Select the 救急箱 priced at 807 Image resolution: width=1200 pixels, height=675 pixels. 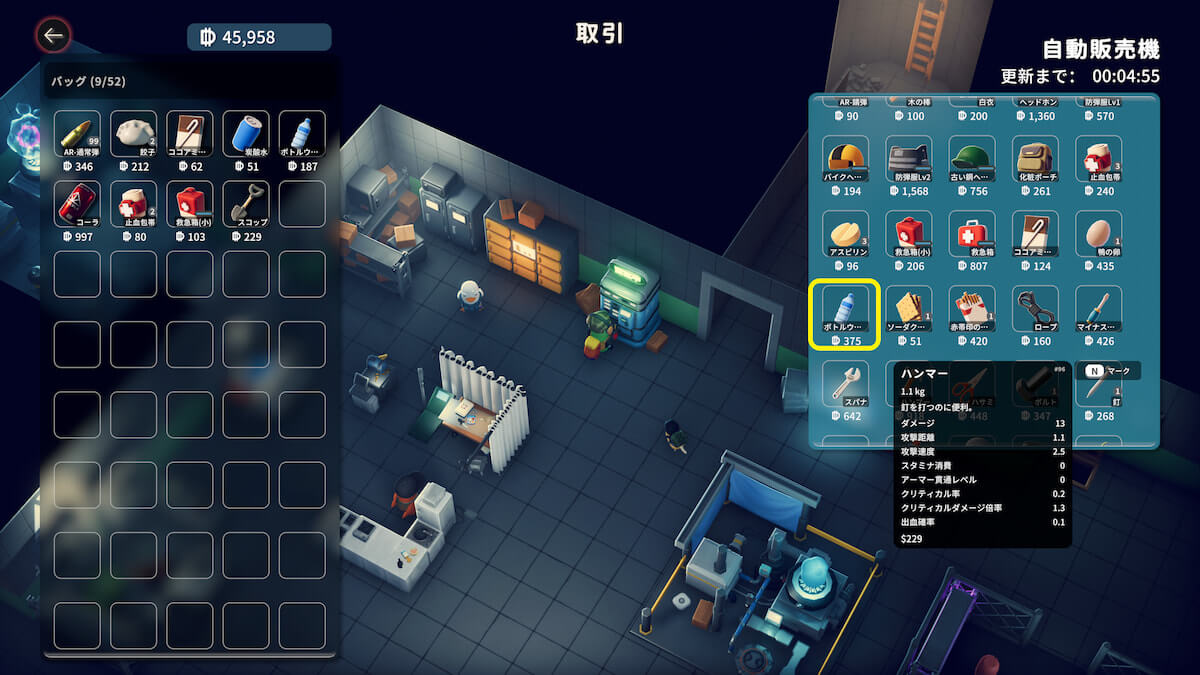click(x=971, y=234)
